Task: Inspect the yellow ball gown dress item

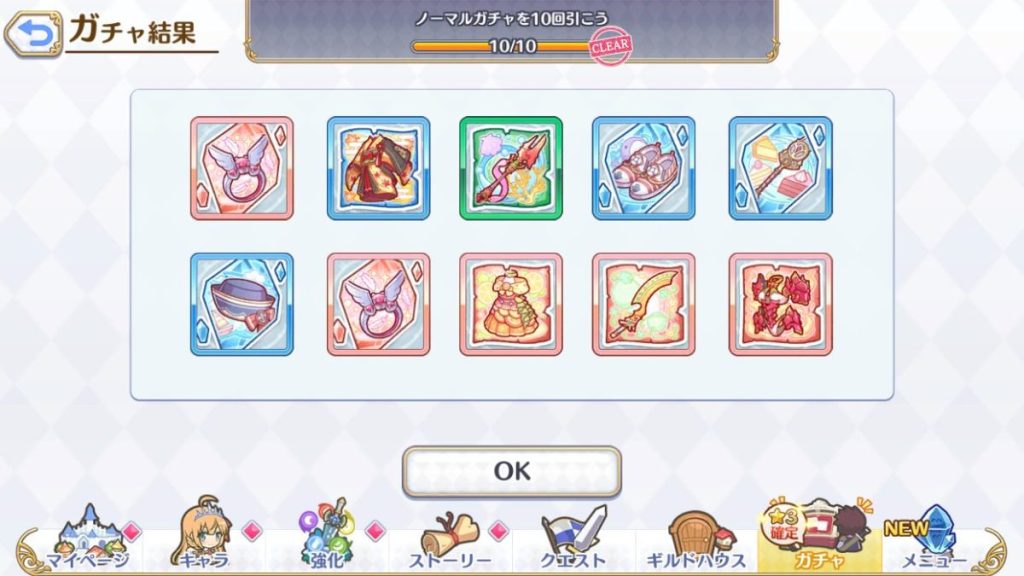Action: click(511, 304)
